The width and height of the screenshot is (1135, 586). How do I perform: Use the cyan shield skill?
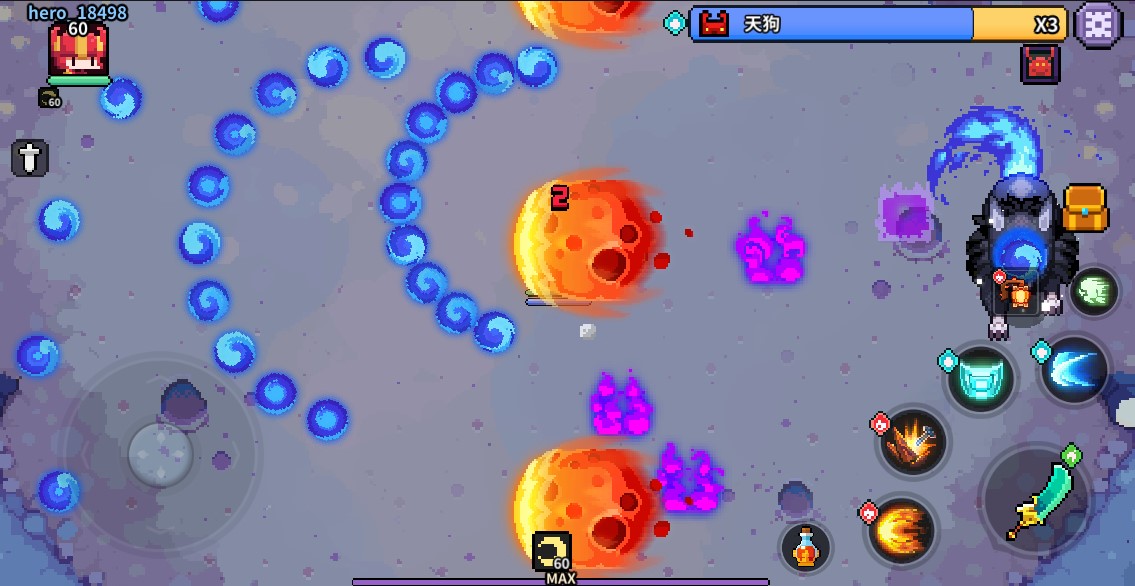click(x=980, y=379)
